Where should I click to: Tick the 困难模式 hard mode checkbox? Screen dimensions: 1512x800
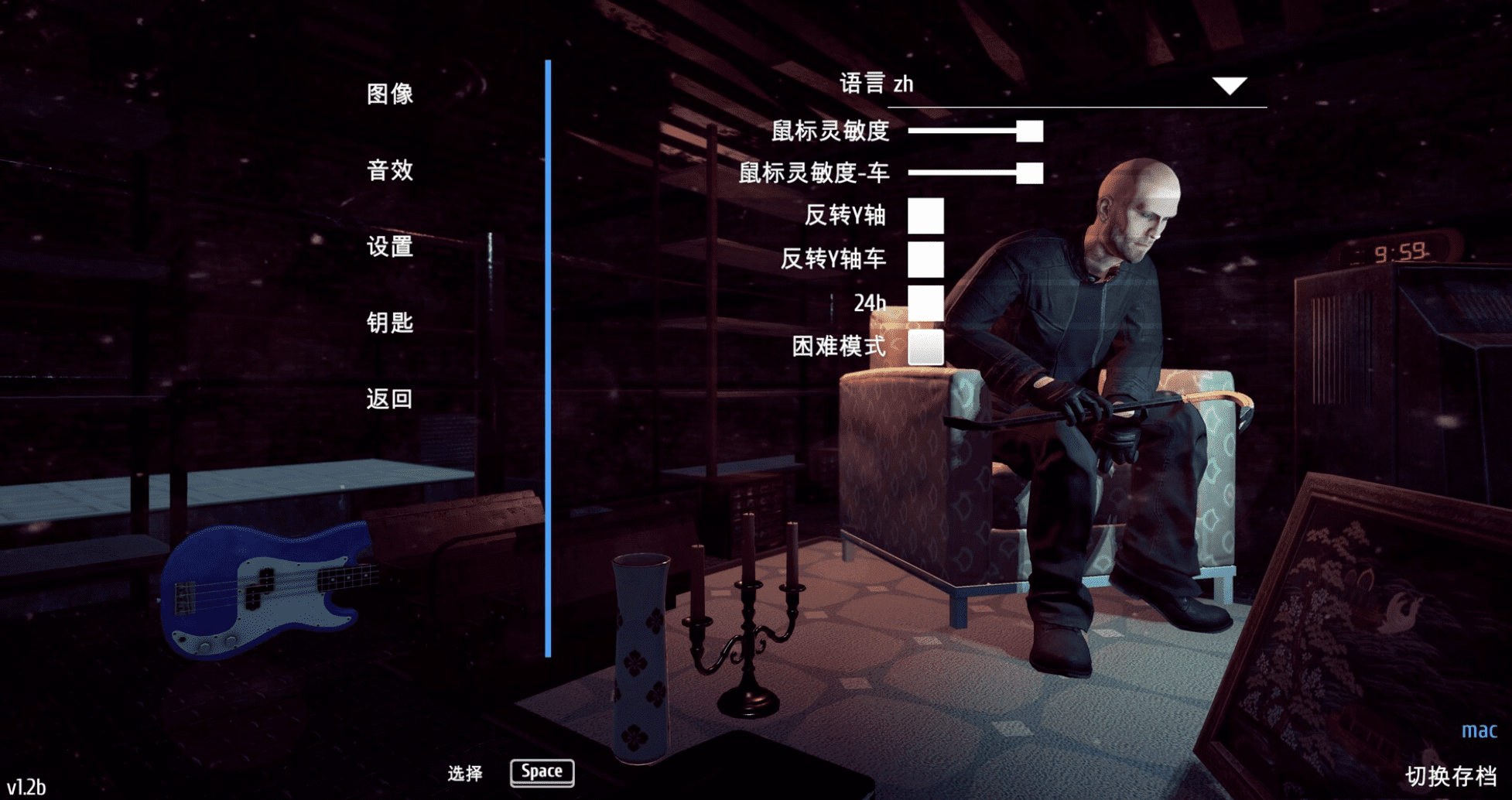(x=925, y=347)
